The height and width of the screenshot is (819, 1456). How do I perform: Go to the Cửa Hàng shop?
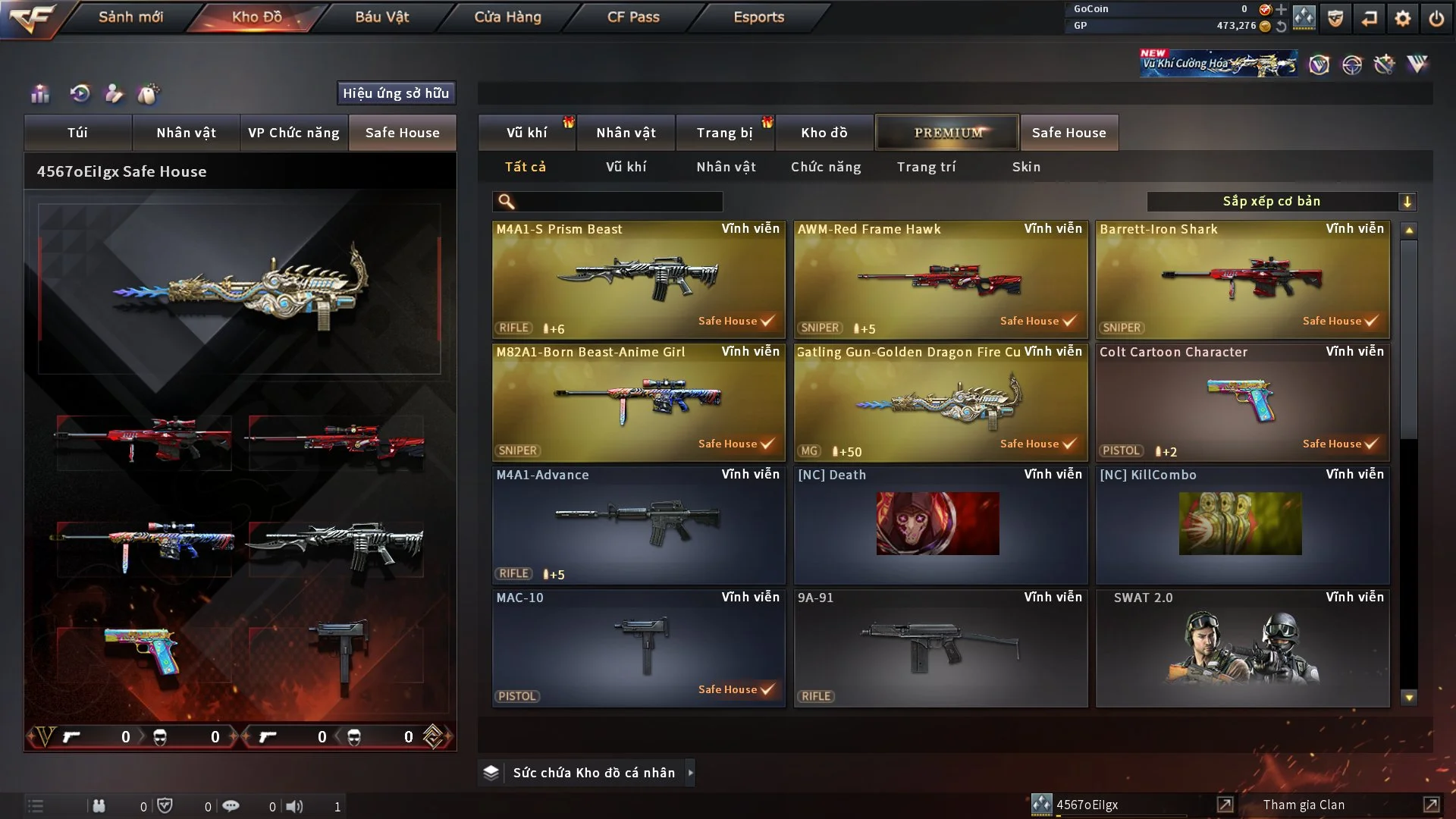[507, 17]
